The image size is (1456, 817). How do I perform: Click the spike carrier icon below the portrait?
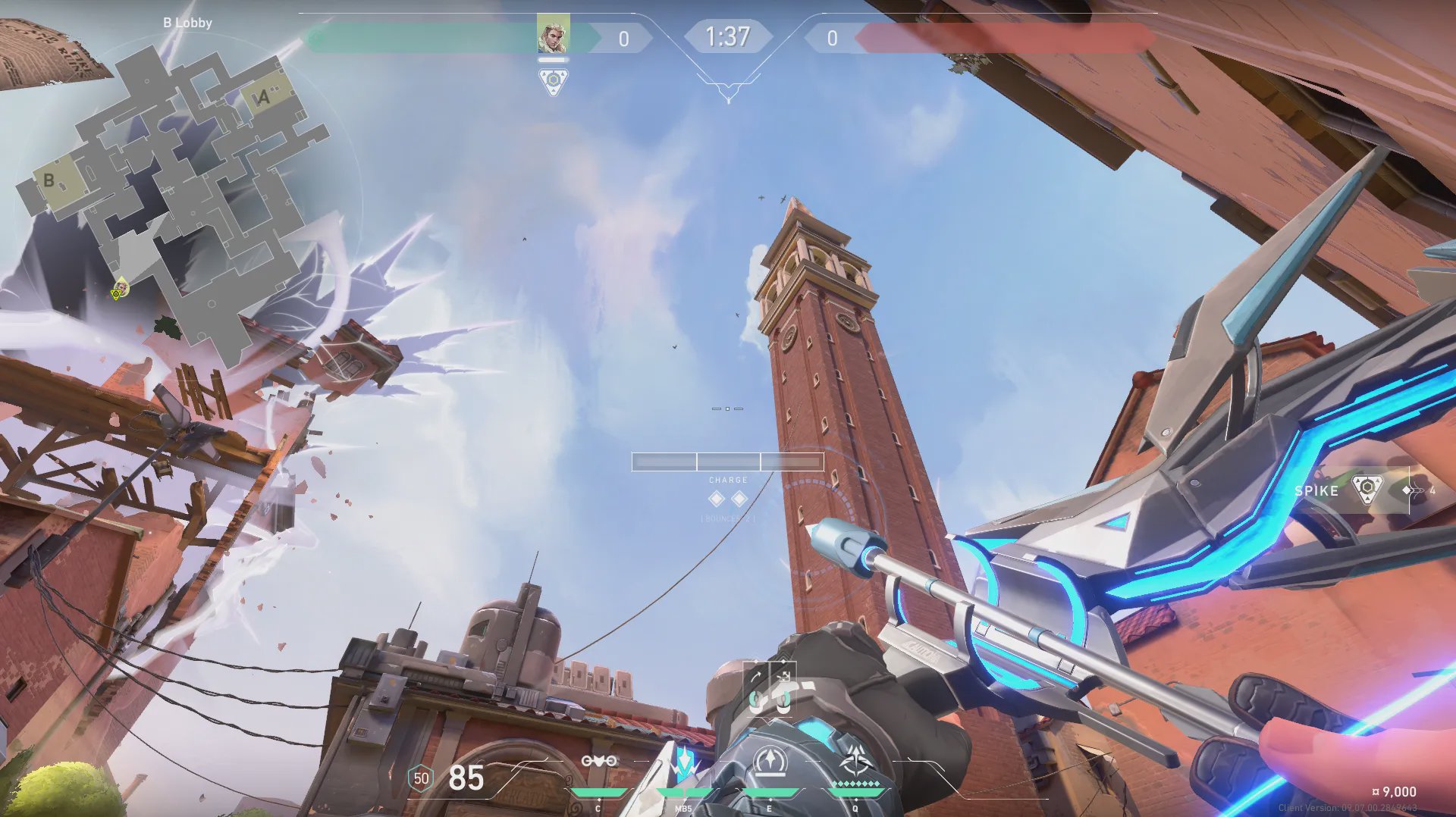click(x=553, y=81)
